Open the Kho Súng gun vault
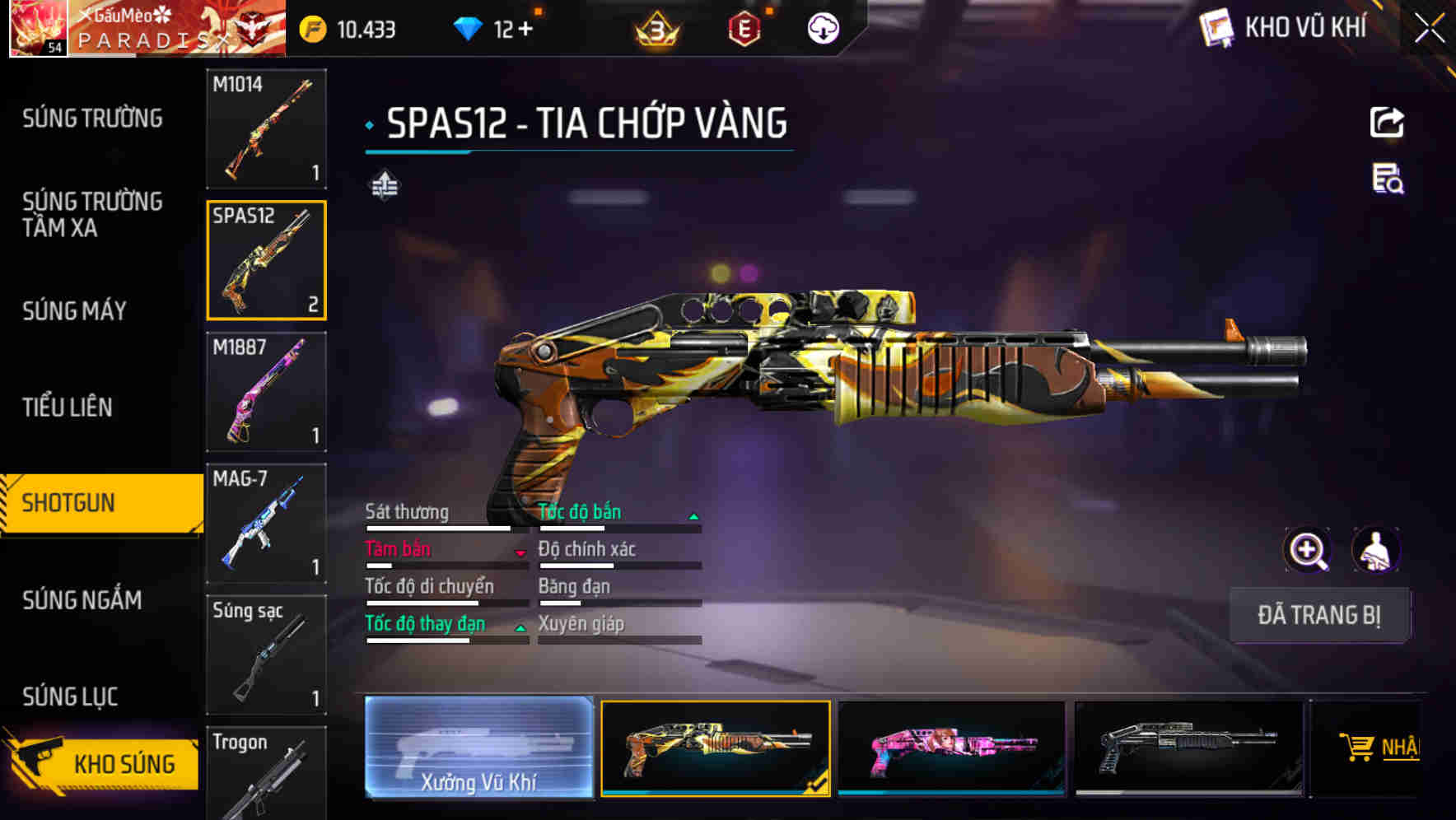This screenshot has height=820, width=1456. pos(103,763)
